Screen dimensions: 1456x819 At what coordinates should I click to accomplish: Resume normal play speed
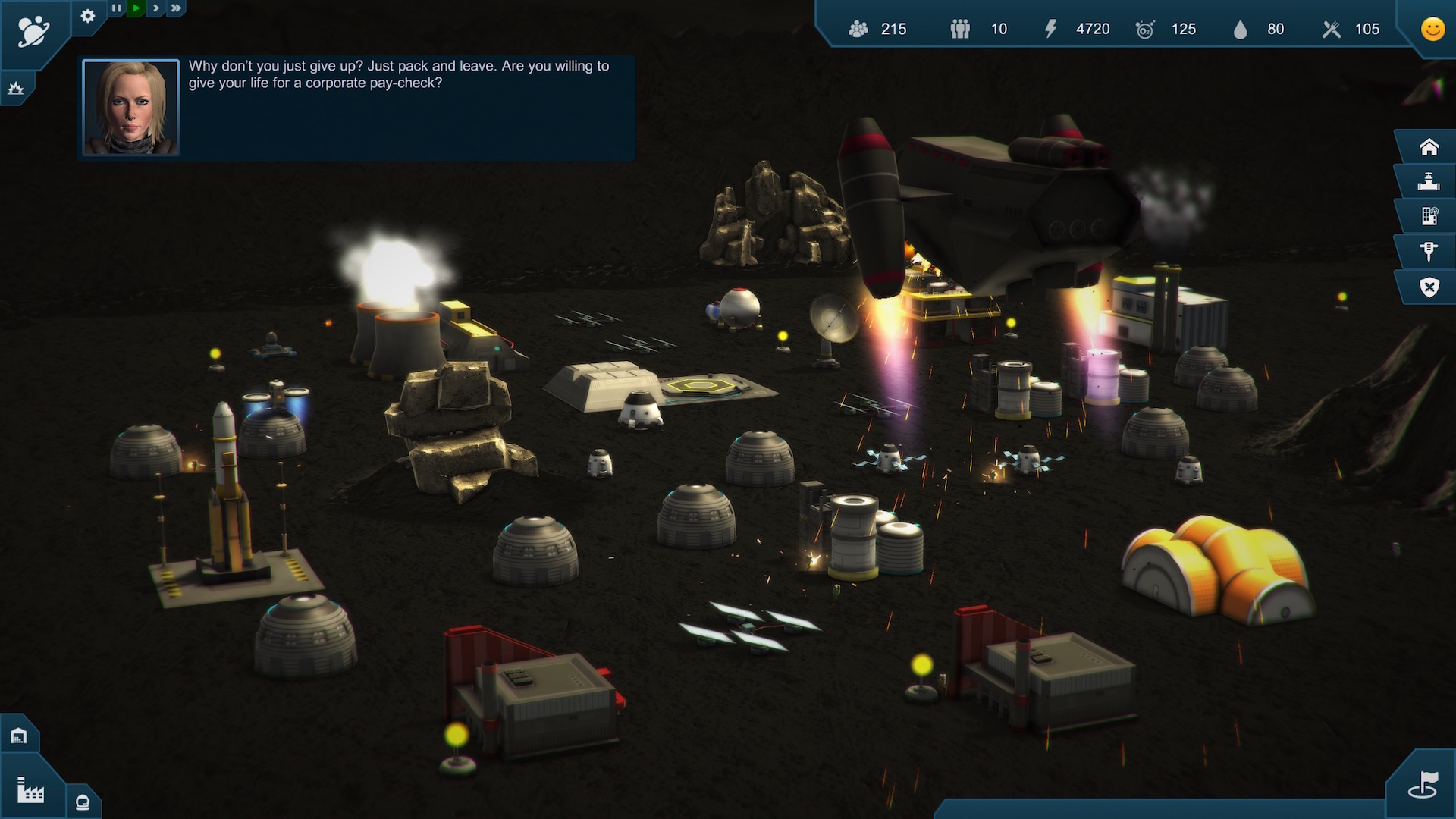pyautogui.click(x=136, y=8)
